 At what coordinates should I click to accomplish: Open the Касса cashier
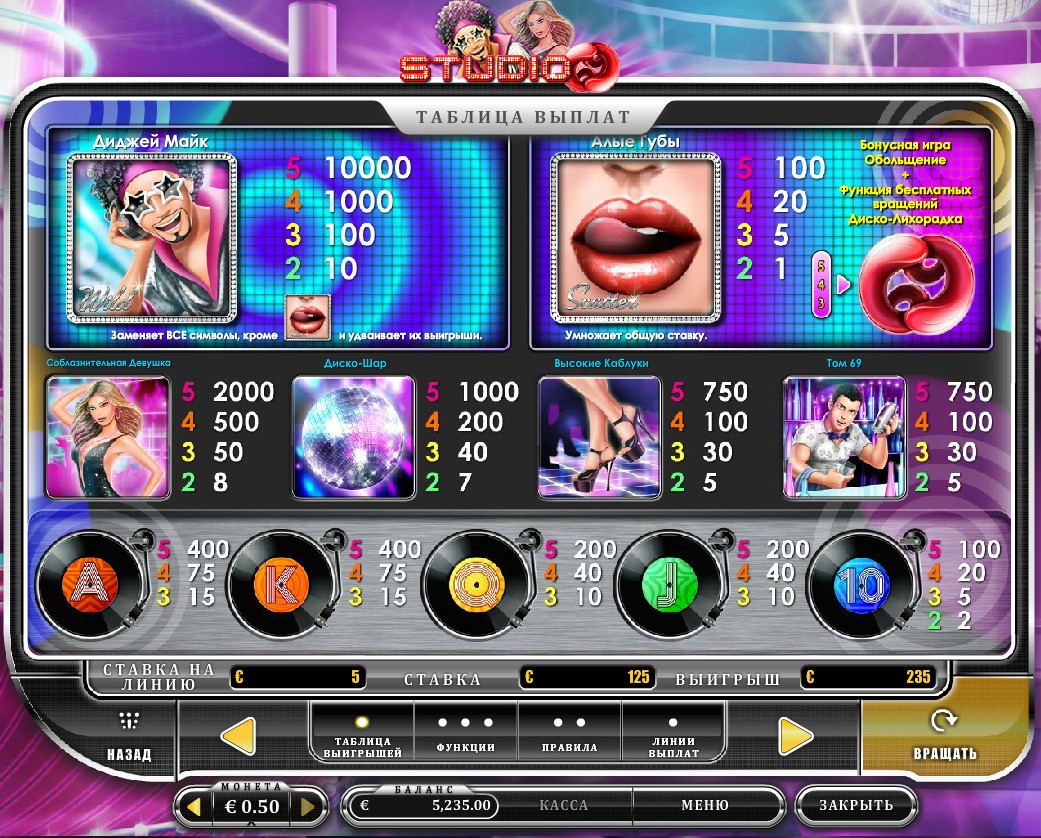[x=563, y=805]
